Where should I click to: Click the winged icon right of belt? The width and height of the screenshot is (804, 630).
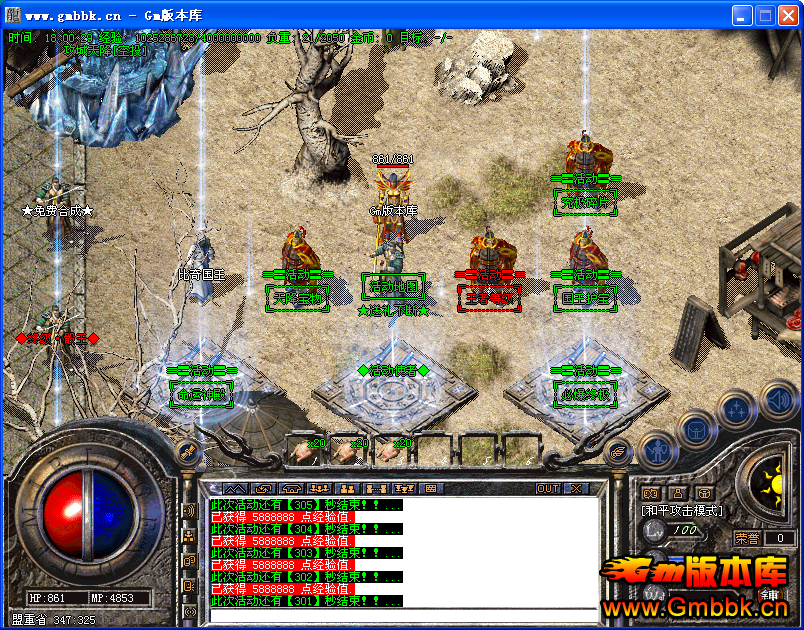pos(618,451)
